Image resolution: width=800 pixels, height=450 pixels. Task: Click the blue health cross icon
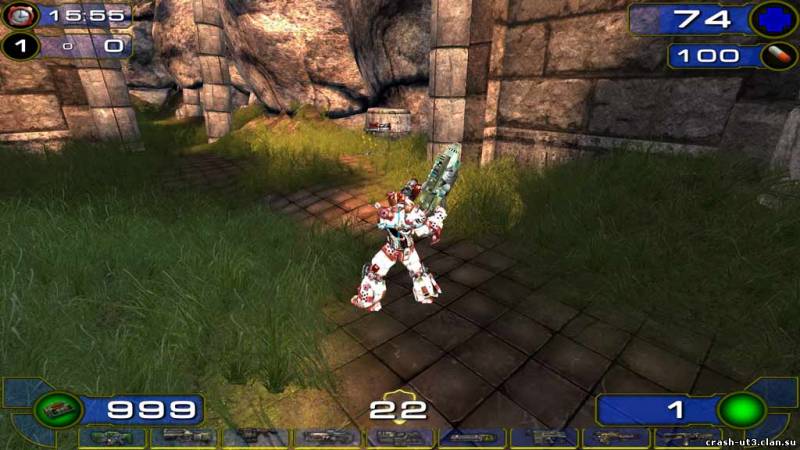[774, 19]
